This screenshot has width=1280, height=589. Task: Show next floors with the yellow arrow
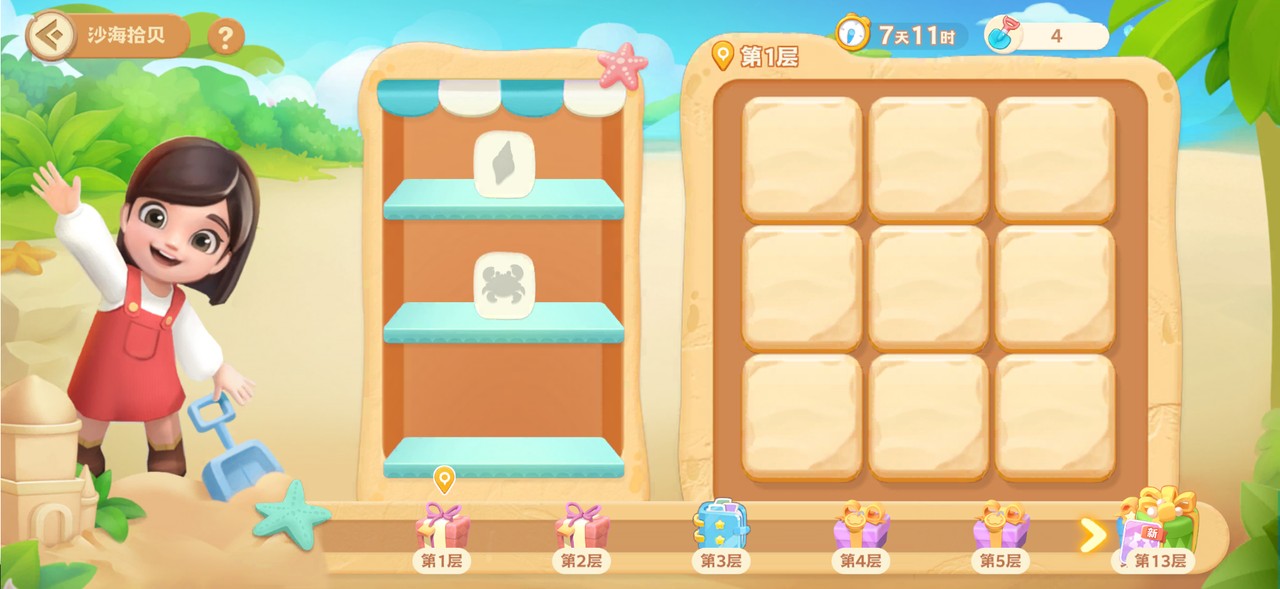[x=1092, y=536]
